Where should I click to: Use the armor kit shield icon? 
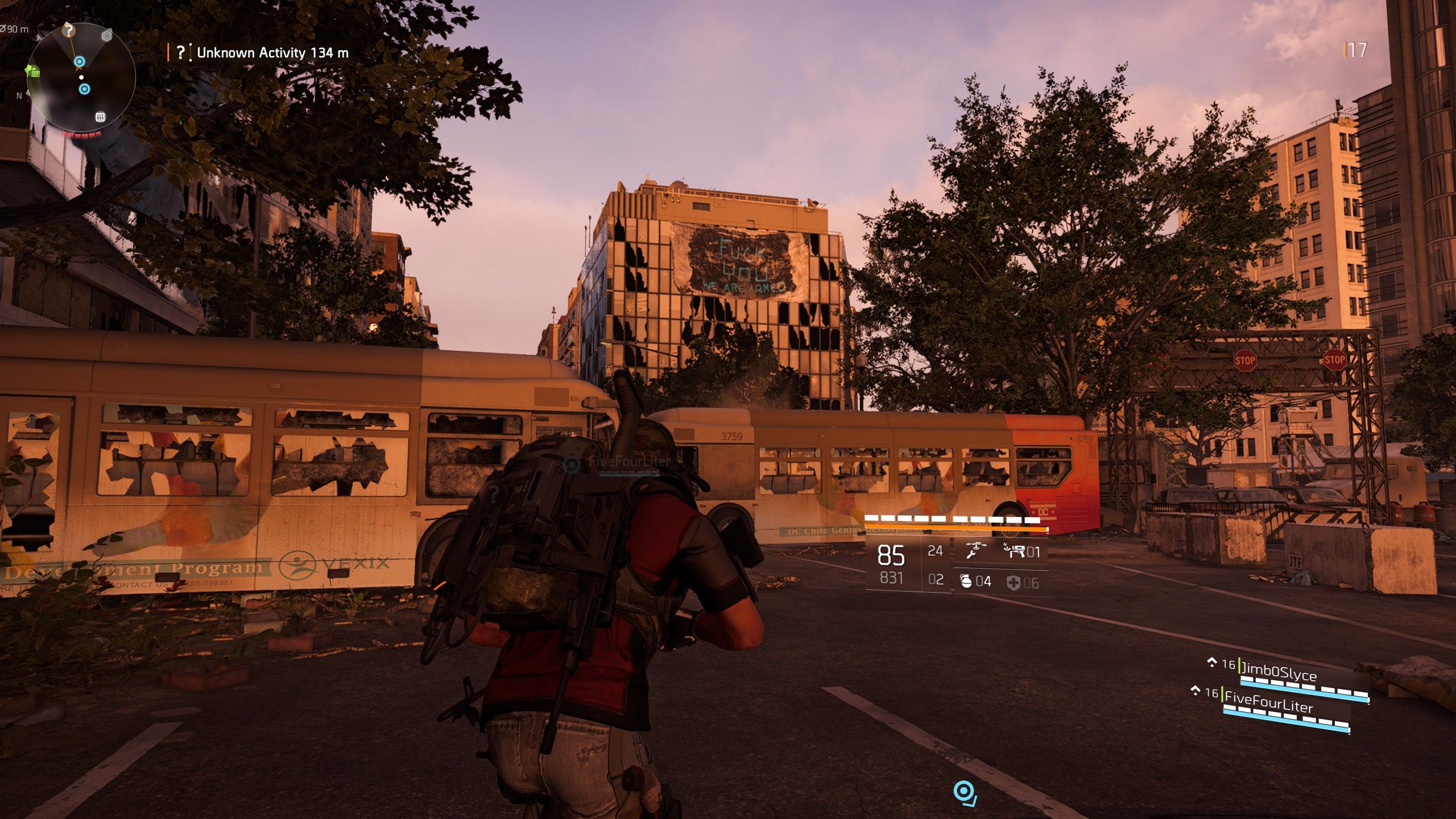[1014, 582]
